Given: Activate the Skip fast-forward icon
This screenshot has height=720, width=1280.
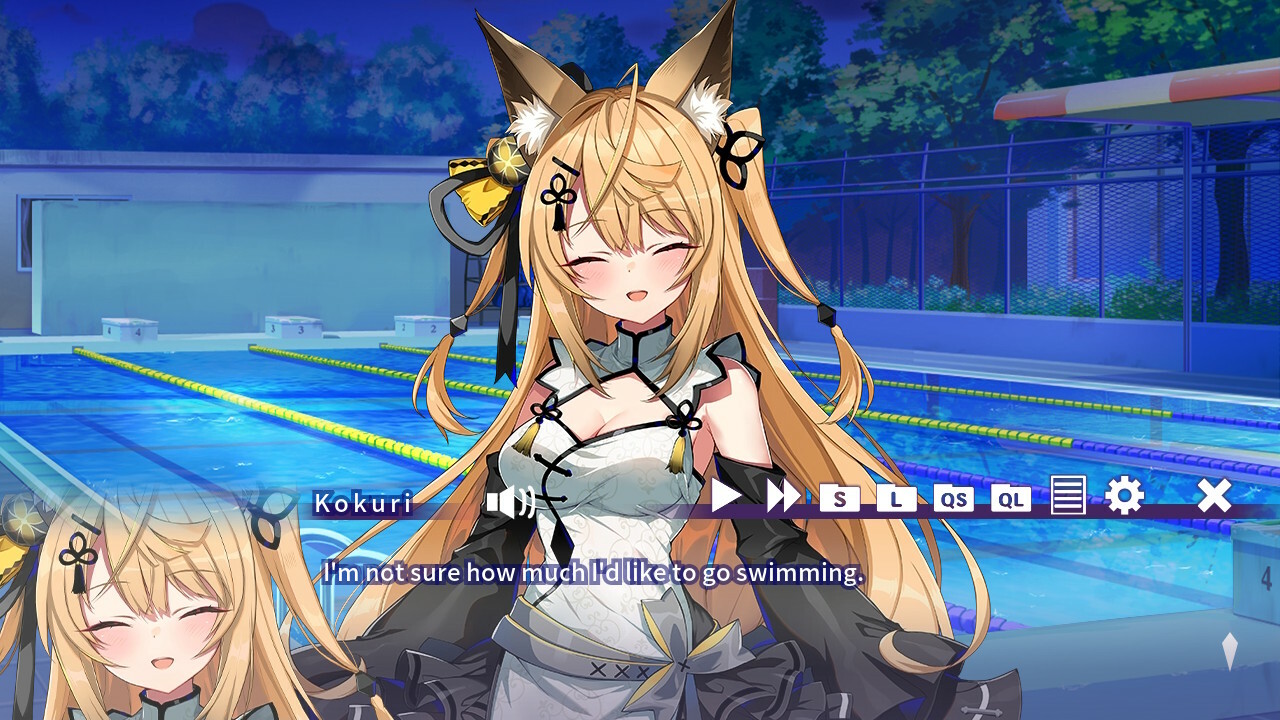Looking at the screenshot, I should click(785, 497).
